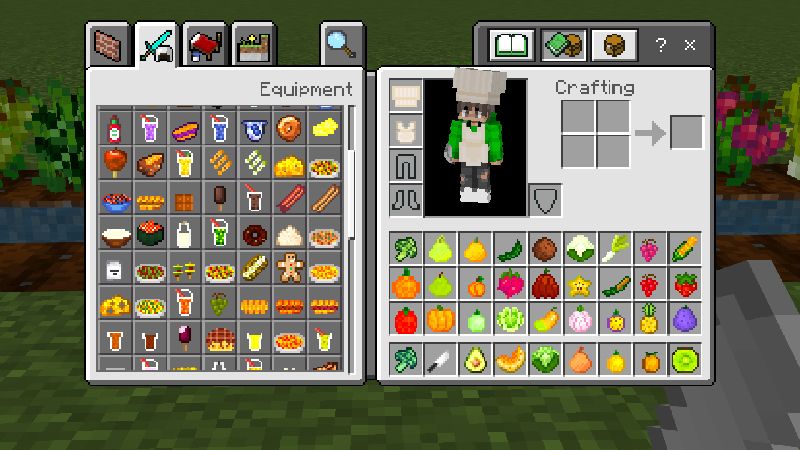This screenshot has height=450, width=800.
Task: Pick the ketchup bottle from the list
Action: (x=114, y=128)
